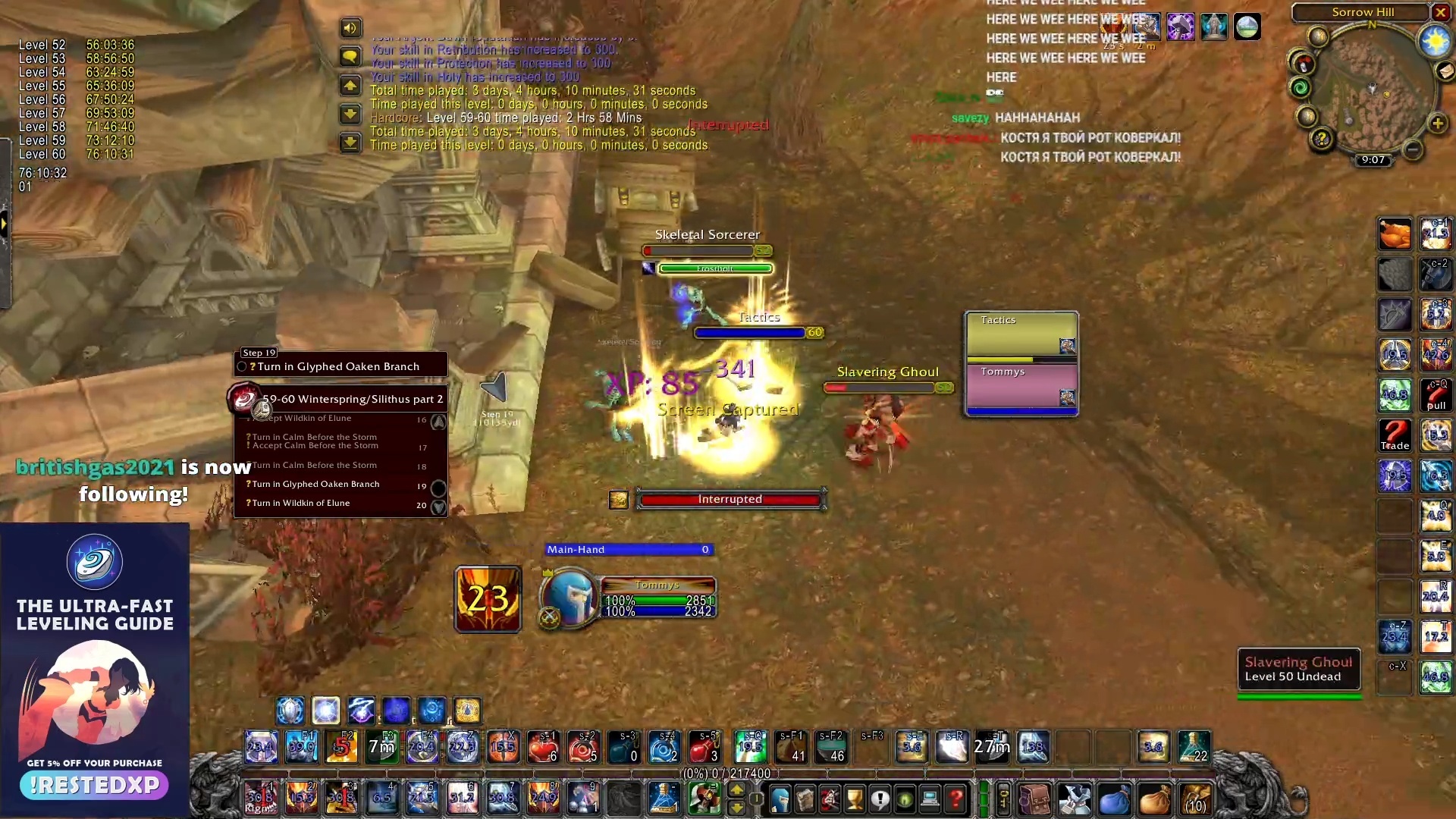Toggle chat sound speaker button
The height and width of the screenshot is (819, 1456).
(x=350, y=28)
